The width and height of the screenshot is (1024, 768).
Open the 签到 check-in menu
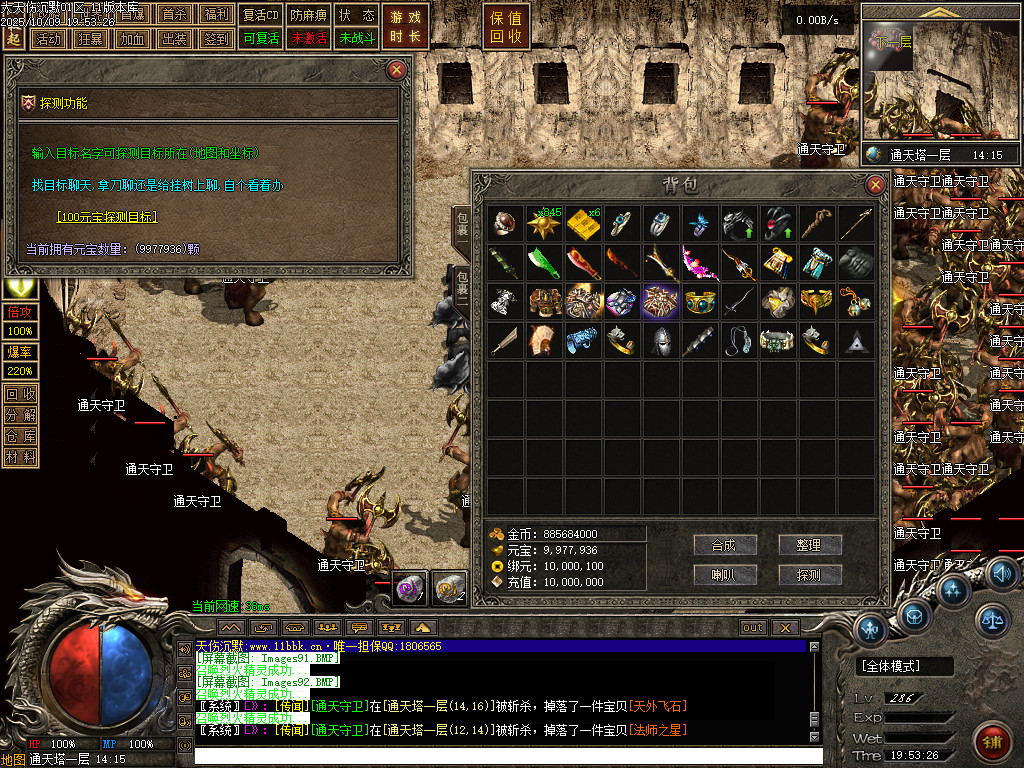(x=215, y=39)
